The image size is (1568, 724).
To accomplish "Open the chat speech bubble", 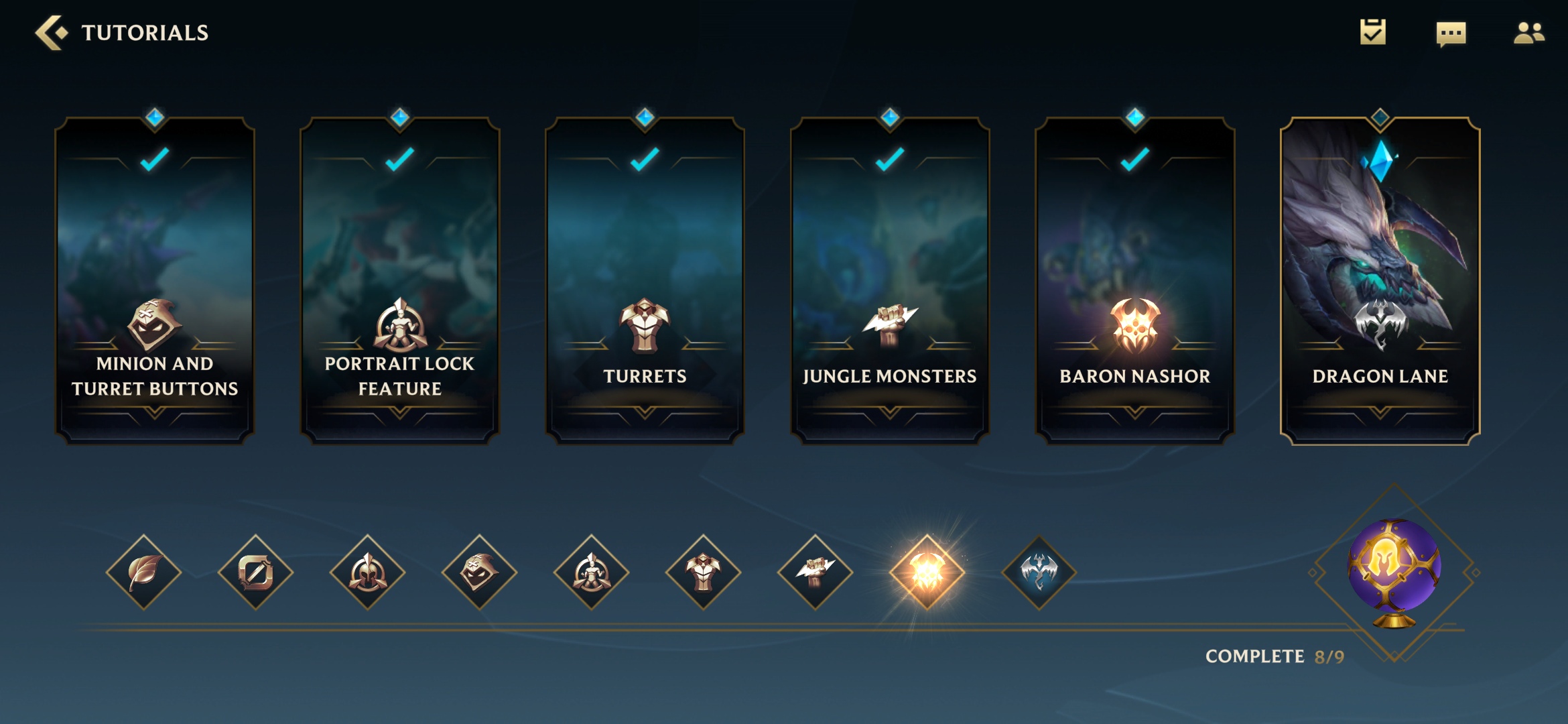I will [1451, 33].
